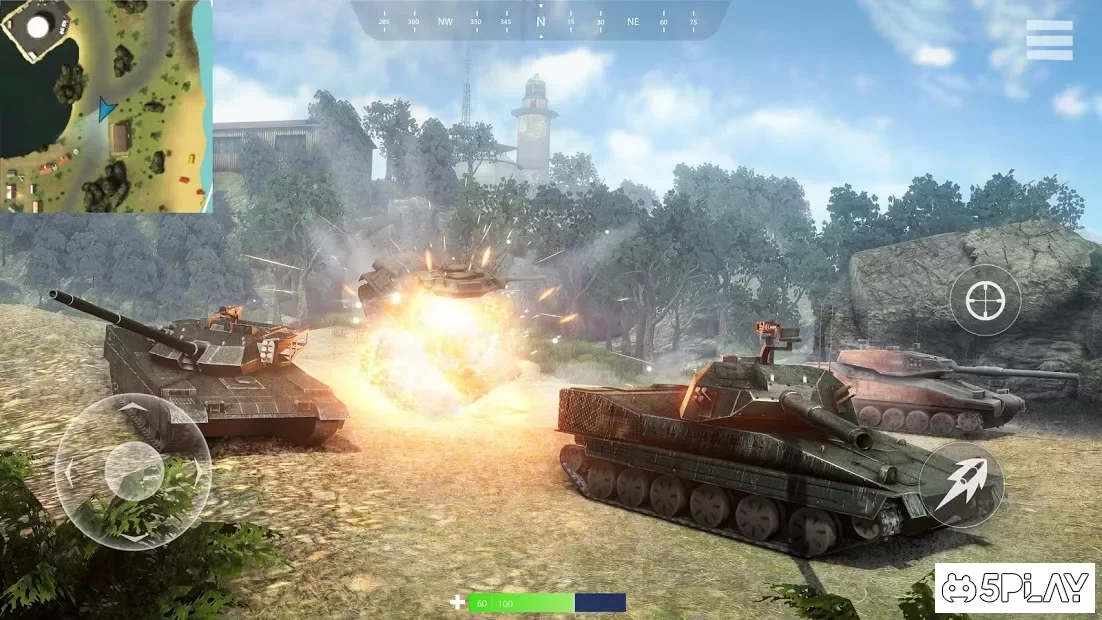Open the minimap
Screen dimensions: 1102x620
(106, 106)
